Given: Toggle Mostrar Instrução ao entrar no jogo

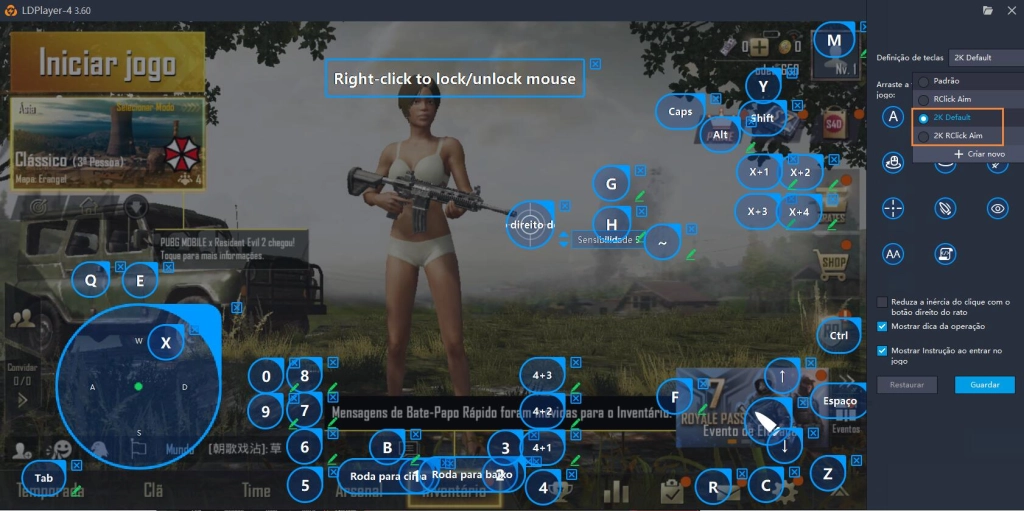Looking at the screenshot, I should coord(882,351).
